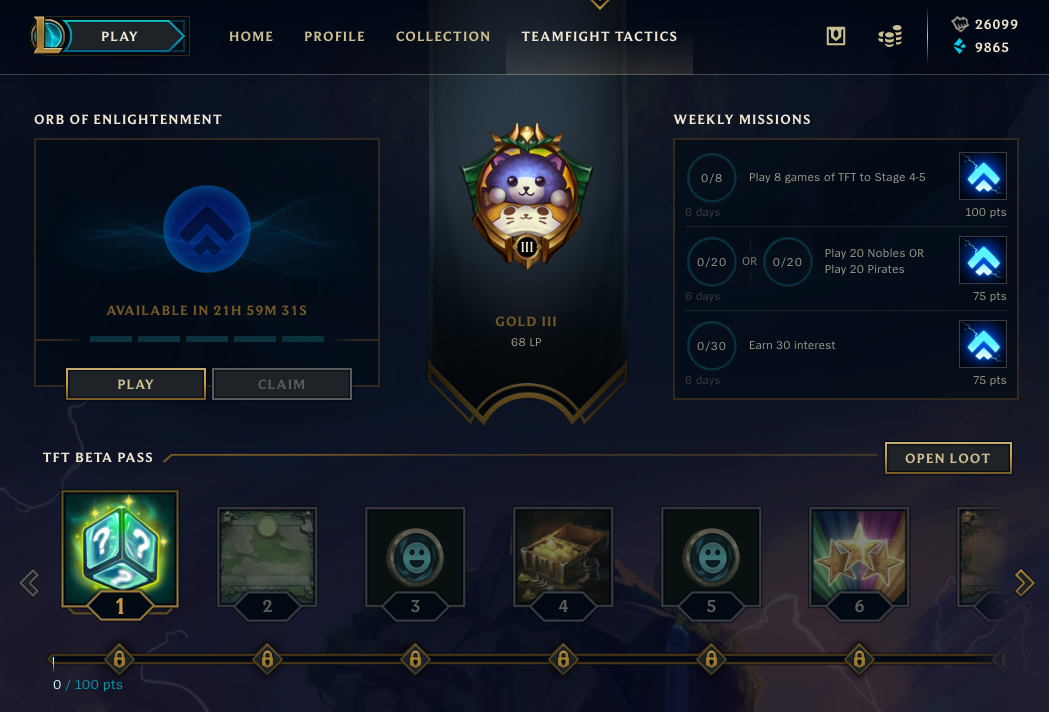Open the PROFILE tab
Screen dimensions: 1049x712
coord(335,36)
